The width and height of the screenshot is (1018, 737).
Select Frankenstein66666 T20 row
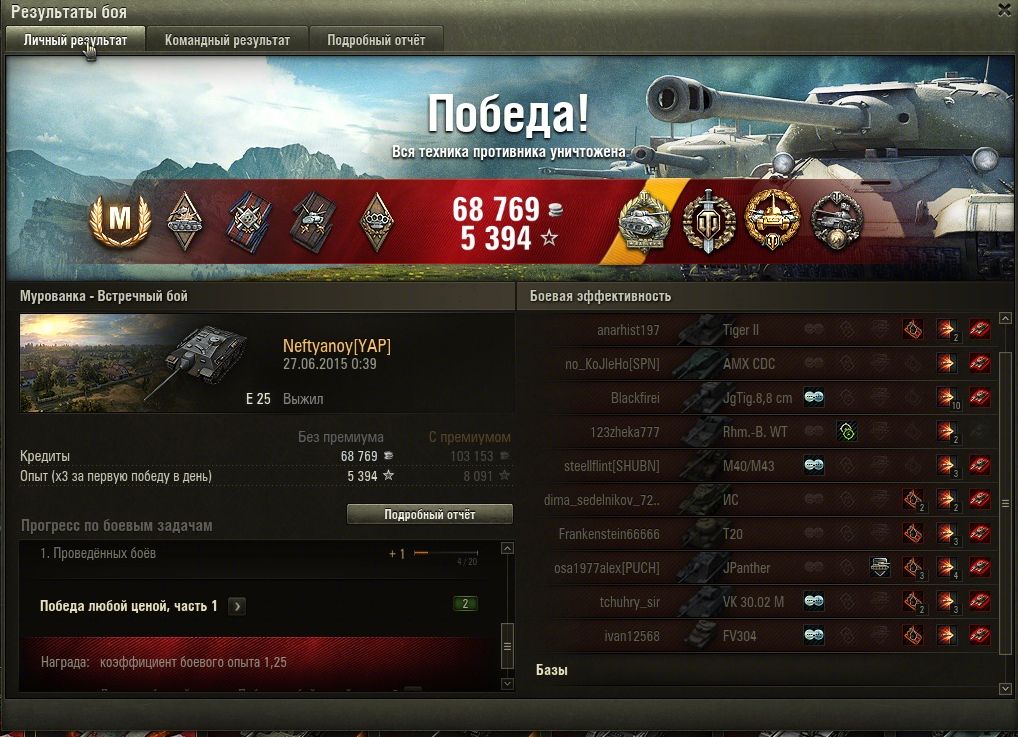[x=760, y=534]
